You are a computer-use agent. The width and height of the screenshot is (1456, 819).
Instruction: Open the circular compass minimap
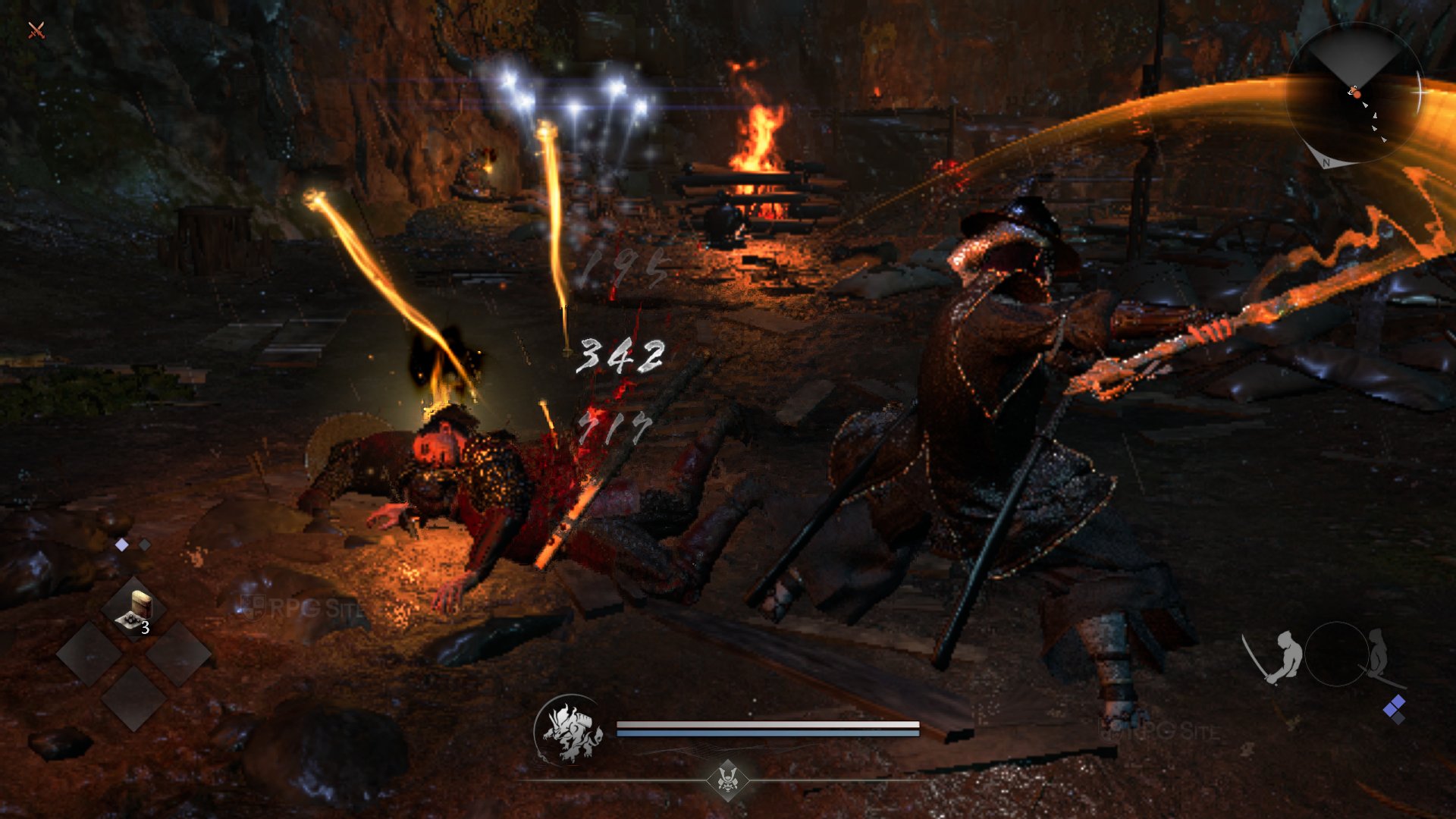click(1355, 94)
